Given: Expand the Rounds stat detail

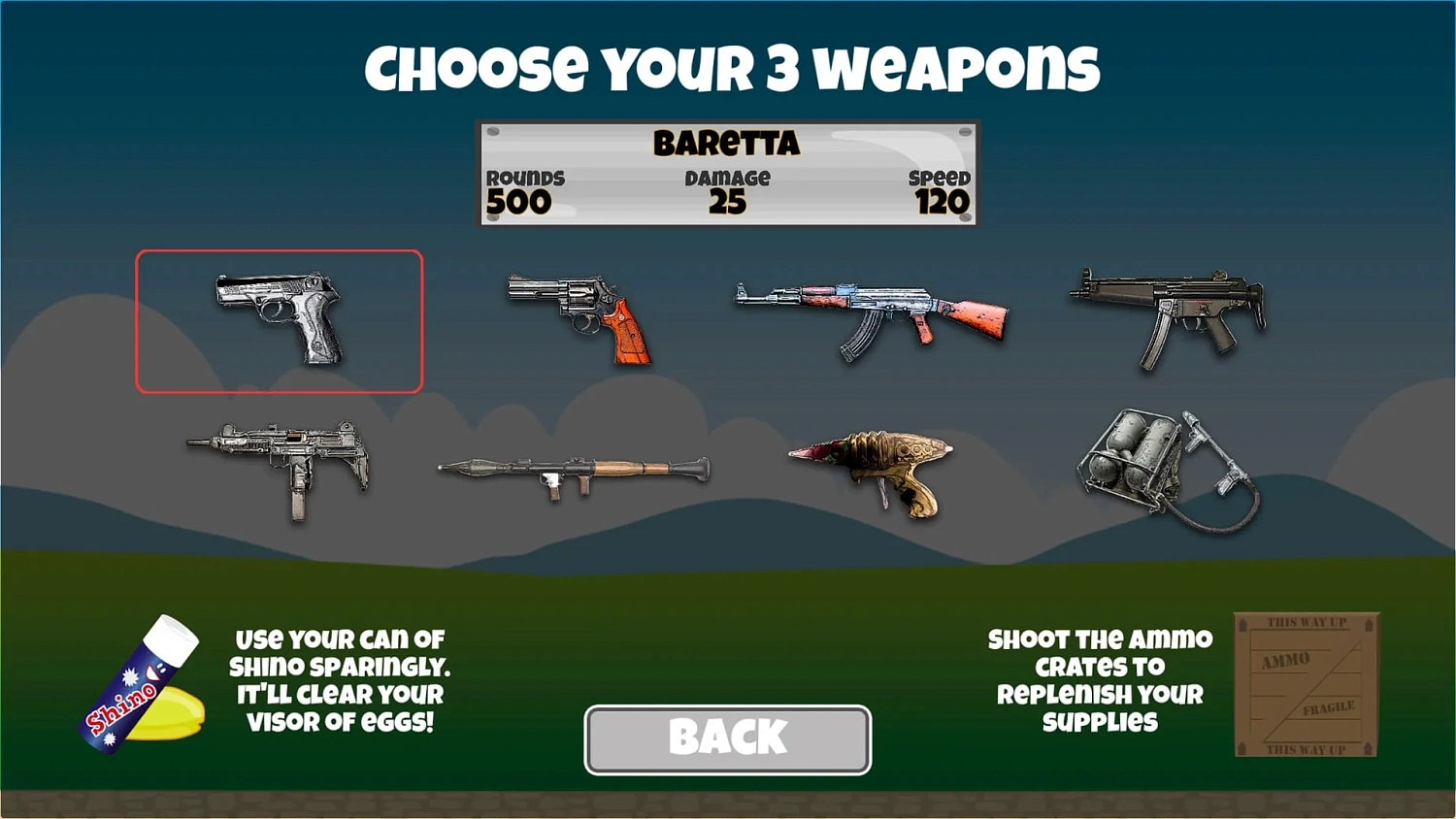Looking at the screenshot, I should point(524,191).
